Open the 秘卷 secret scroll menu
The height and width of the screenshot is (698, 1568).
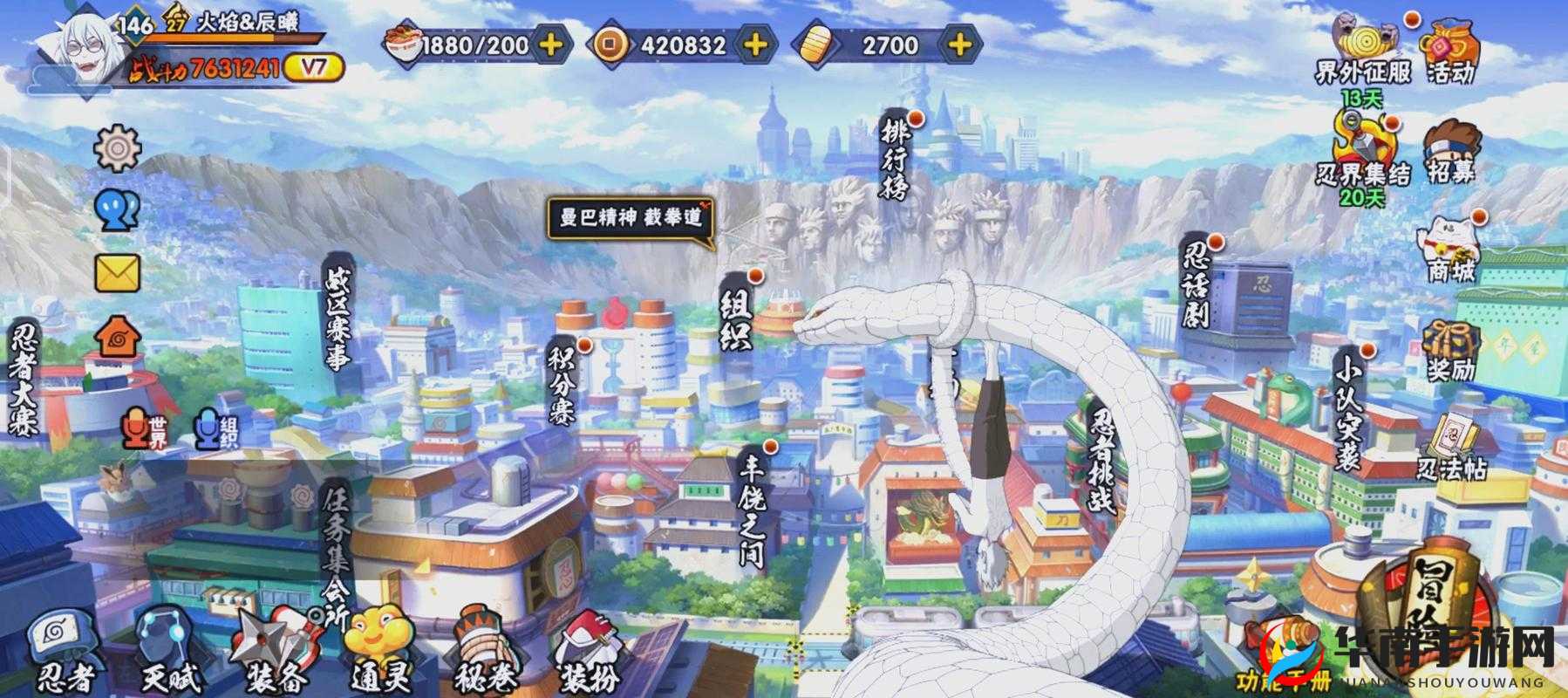click(485, 650)
